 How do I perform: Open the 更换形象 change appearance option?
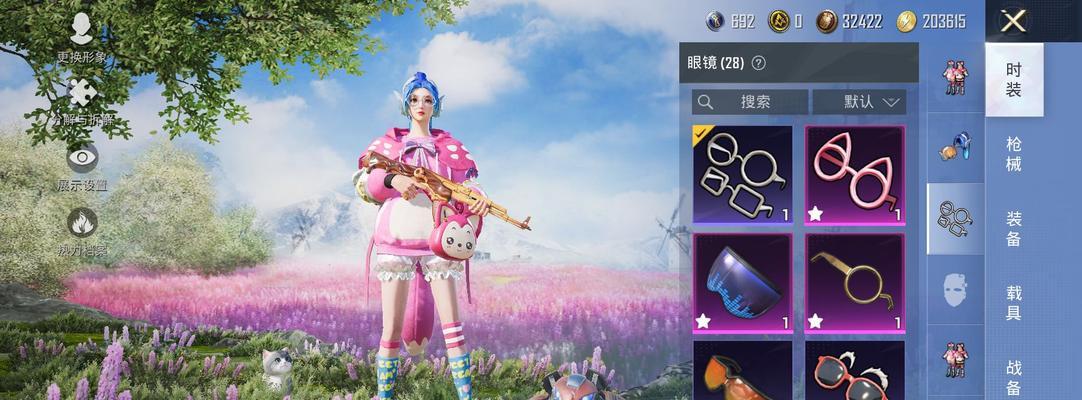81,37
